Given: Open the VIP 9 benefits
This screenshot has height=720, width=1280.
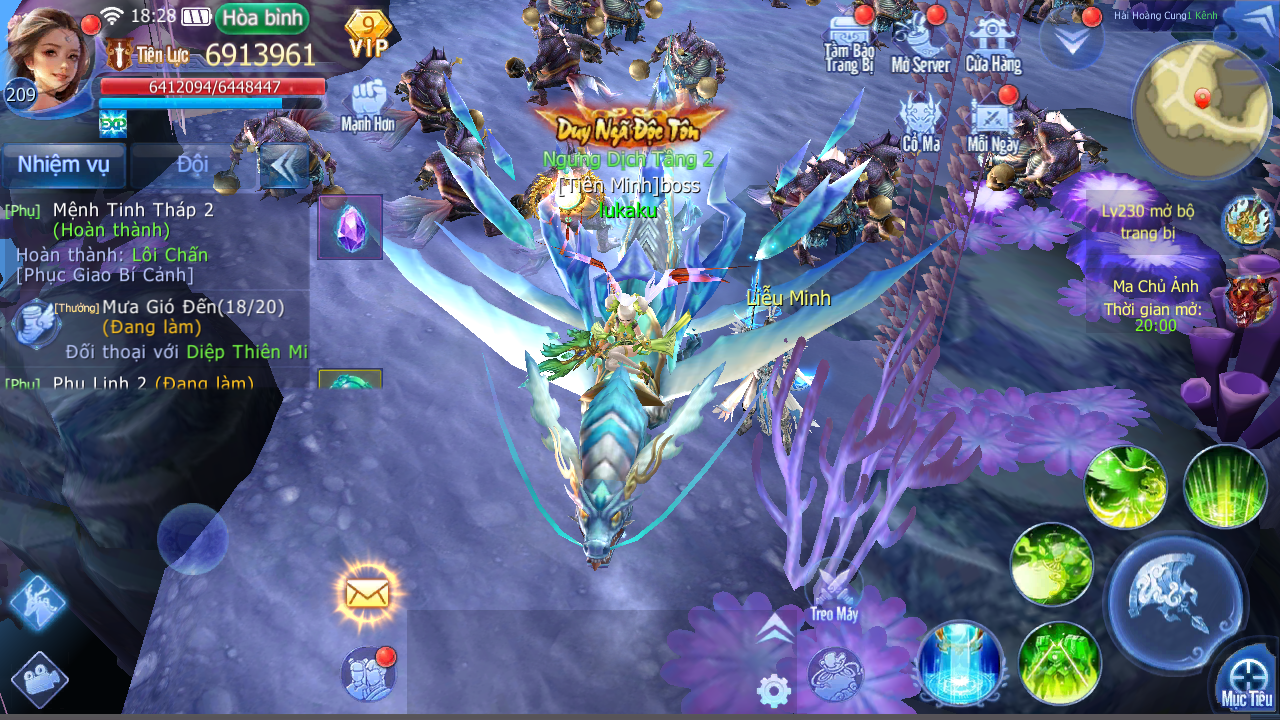Looking at the screenshot, I should [x=368, y=34].
